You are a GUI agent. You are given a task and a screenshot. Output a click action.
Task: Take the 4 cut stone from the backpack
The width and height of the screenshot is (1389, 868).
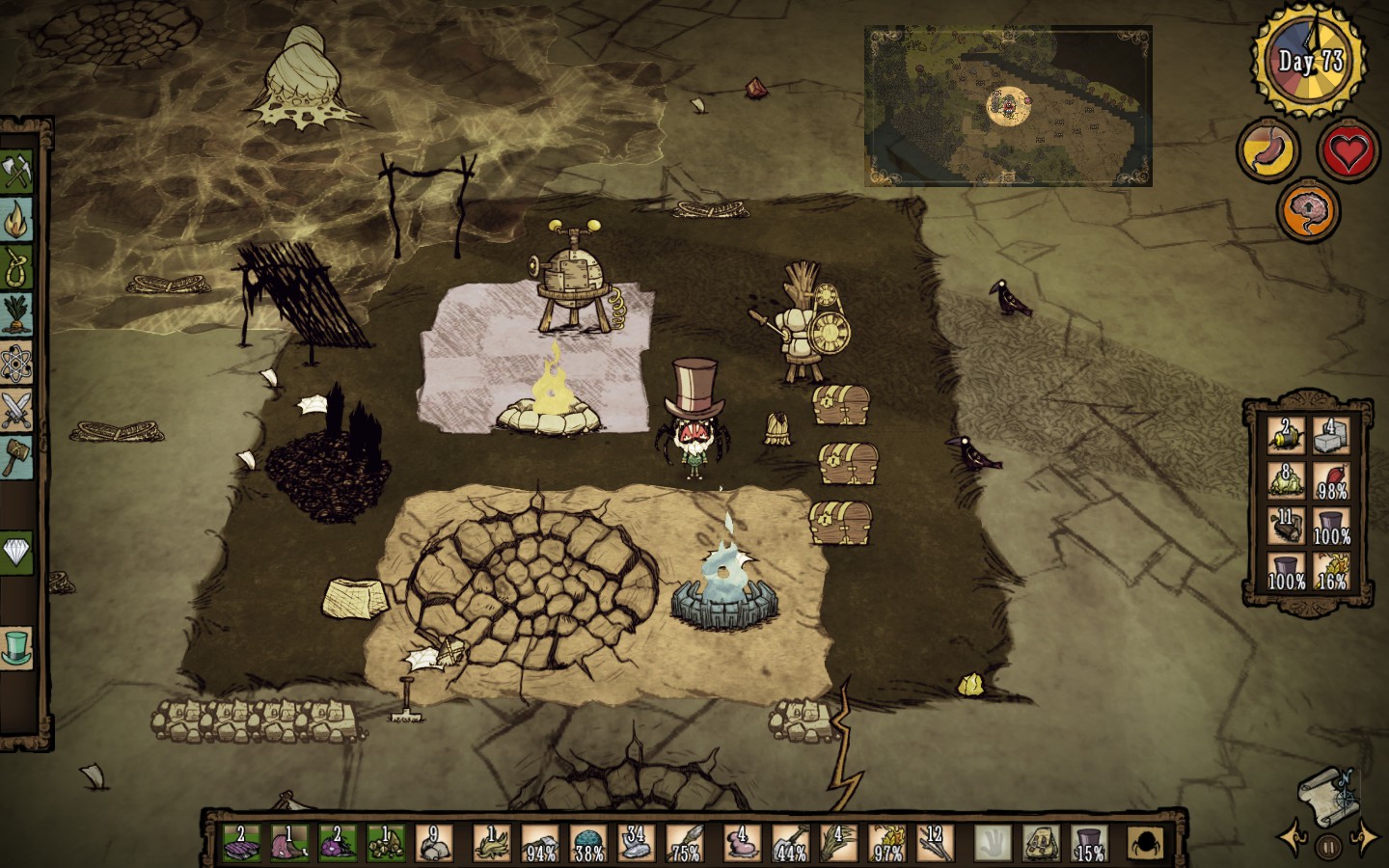pos(1331,436)
